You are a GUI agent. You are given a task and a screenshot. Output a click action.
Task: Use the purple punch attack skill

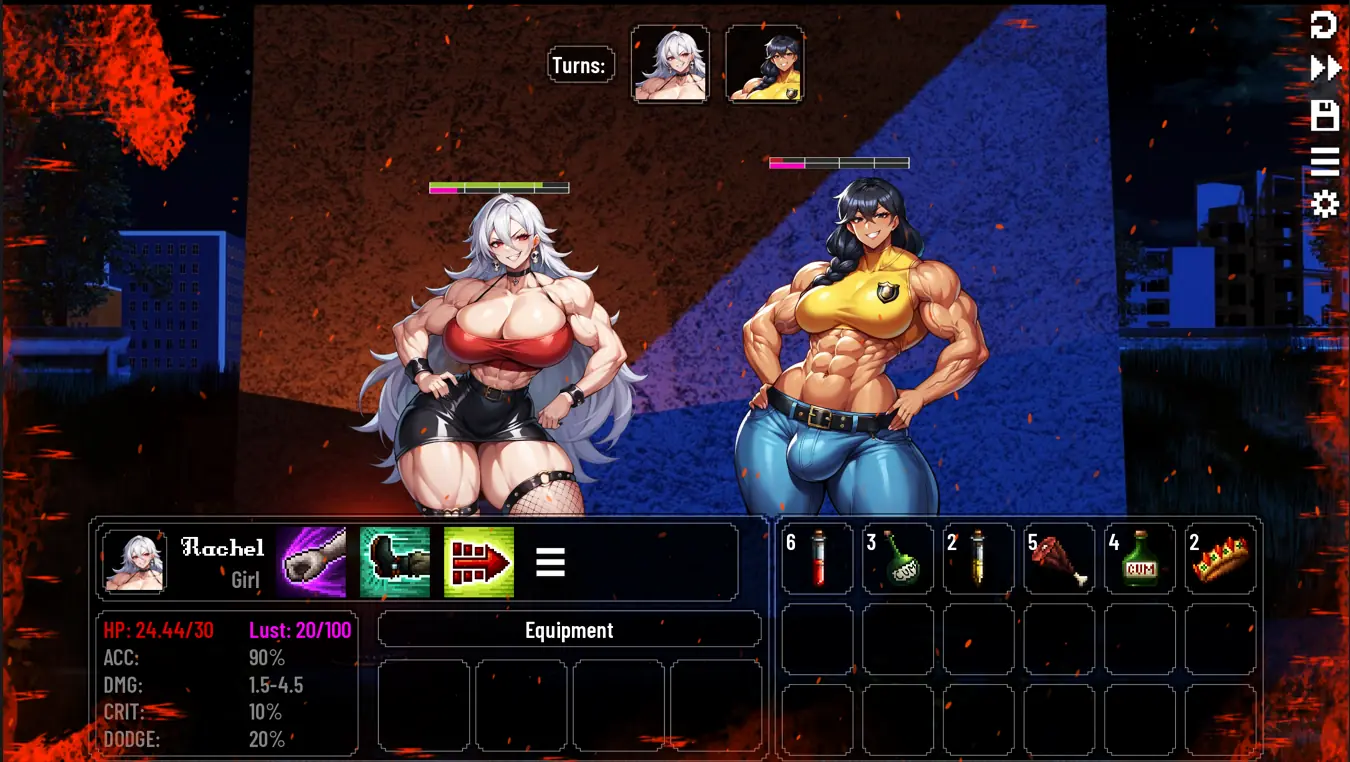(x=311, y=562)
